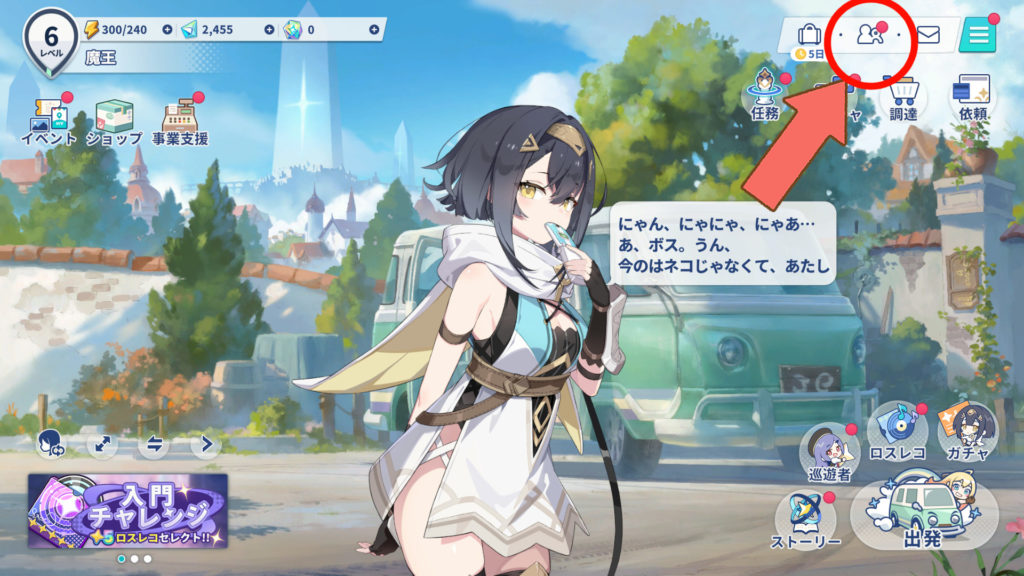Open the 調達 shopping cart button

tap(903, 97)
